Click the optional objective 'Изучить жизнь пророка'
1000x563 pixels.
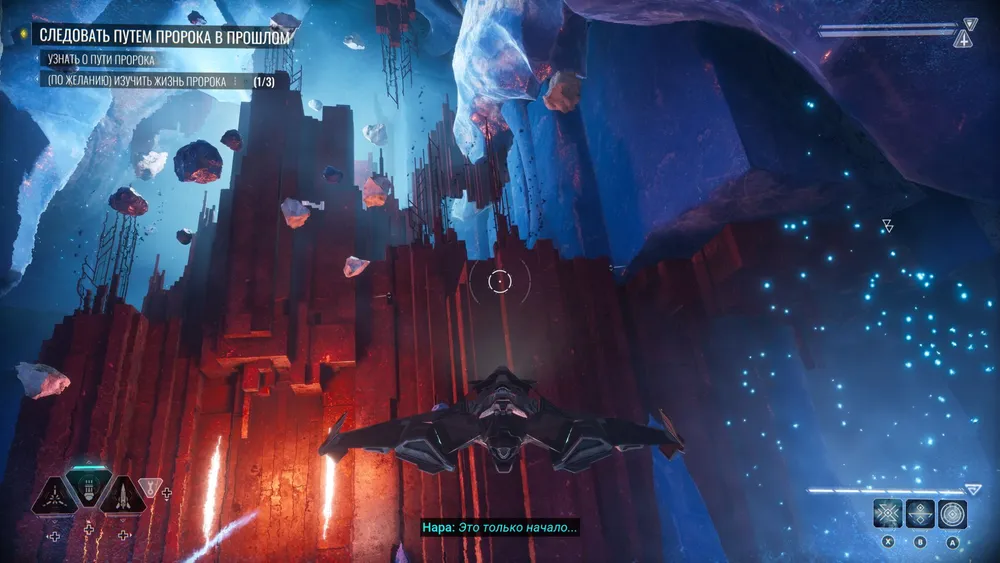138,81
